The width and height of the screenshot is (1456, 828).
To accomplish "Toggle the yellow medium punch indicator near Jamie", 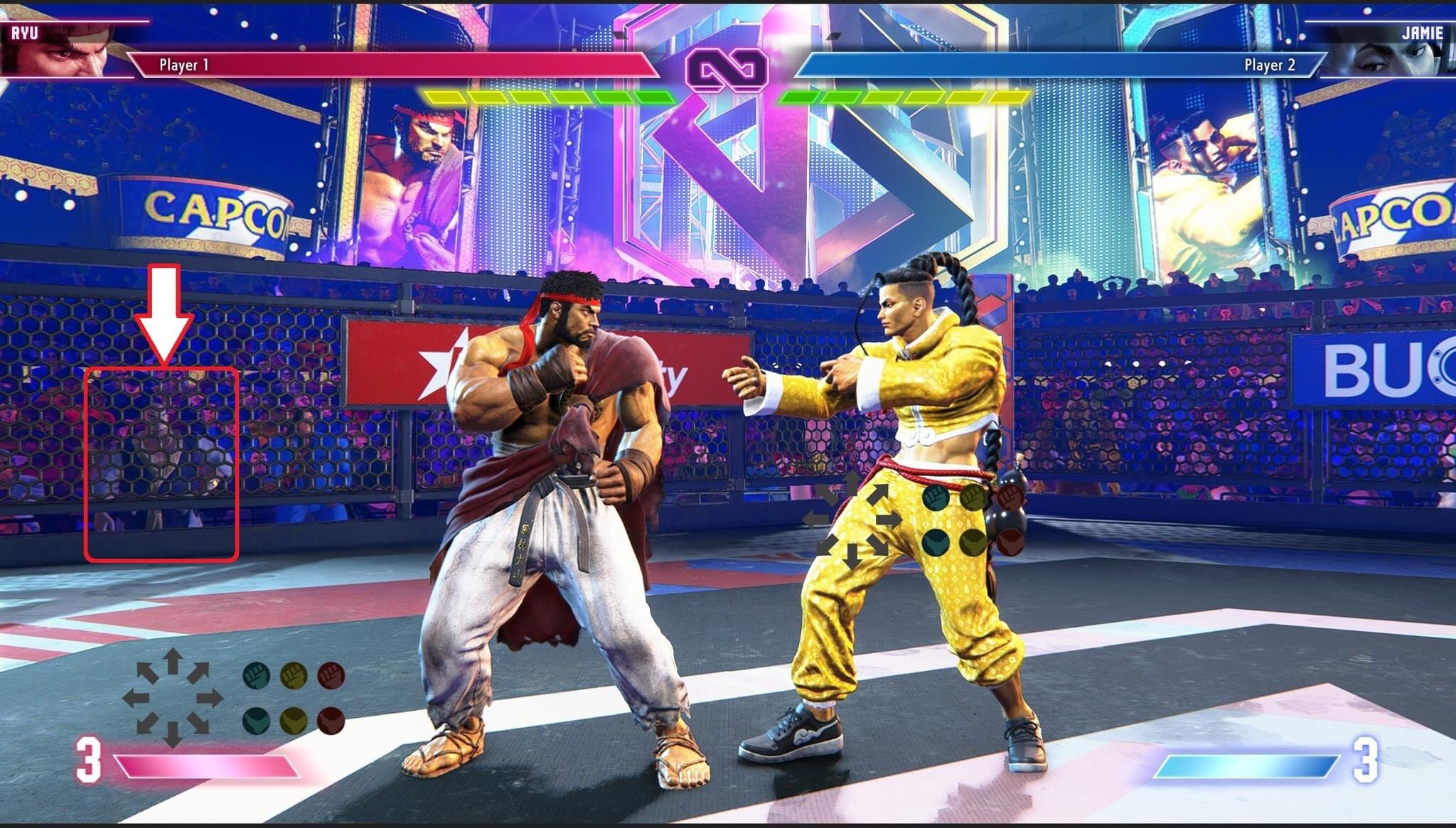I will (x=974, y=496).
